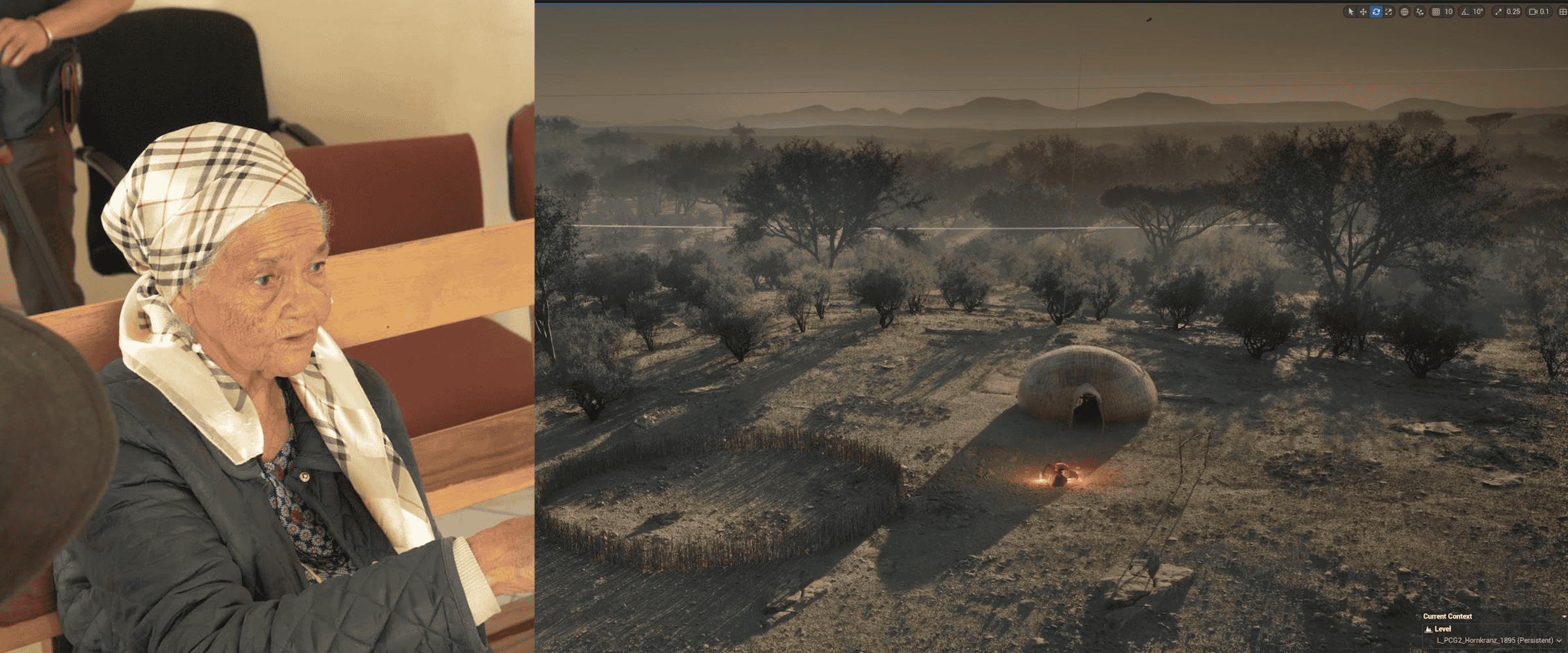Screen dimensions: 1568x653
Task: Switch to the Rotate transform tool
Action: 1377,11
